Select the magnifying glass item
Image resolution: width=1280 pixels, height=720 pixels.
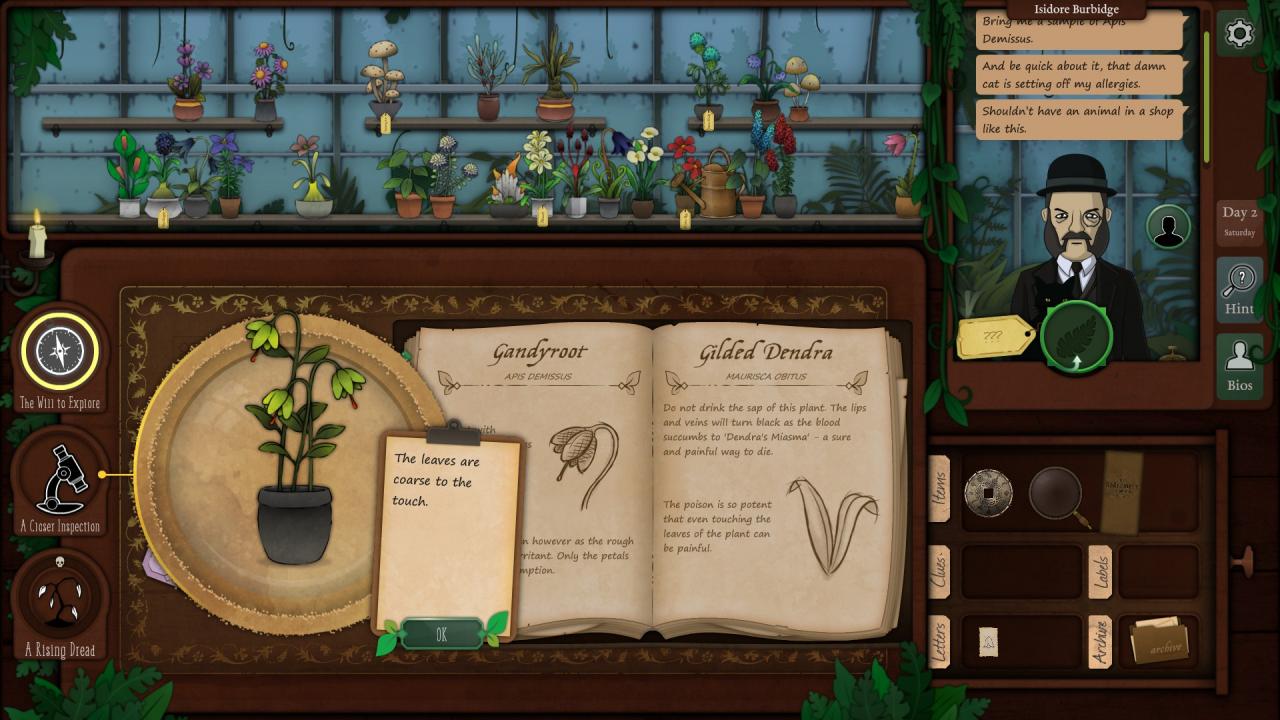tap(1056, 493)
